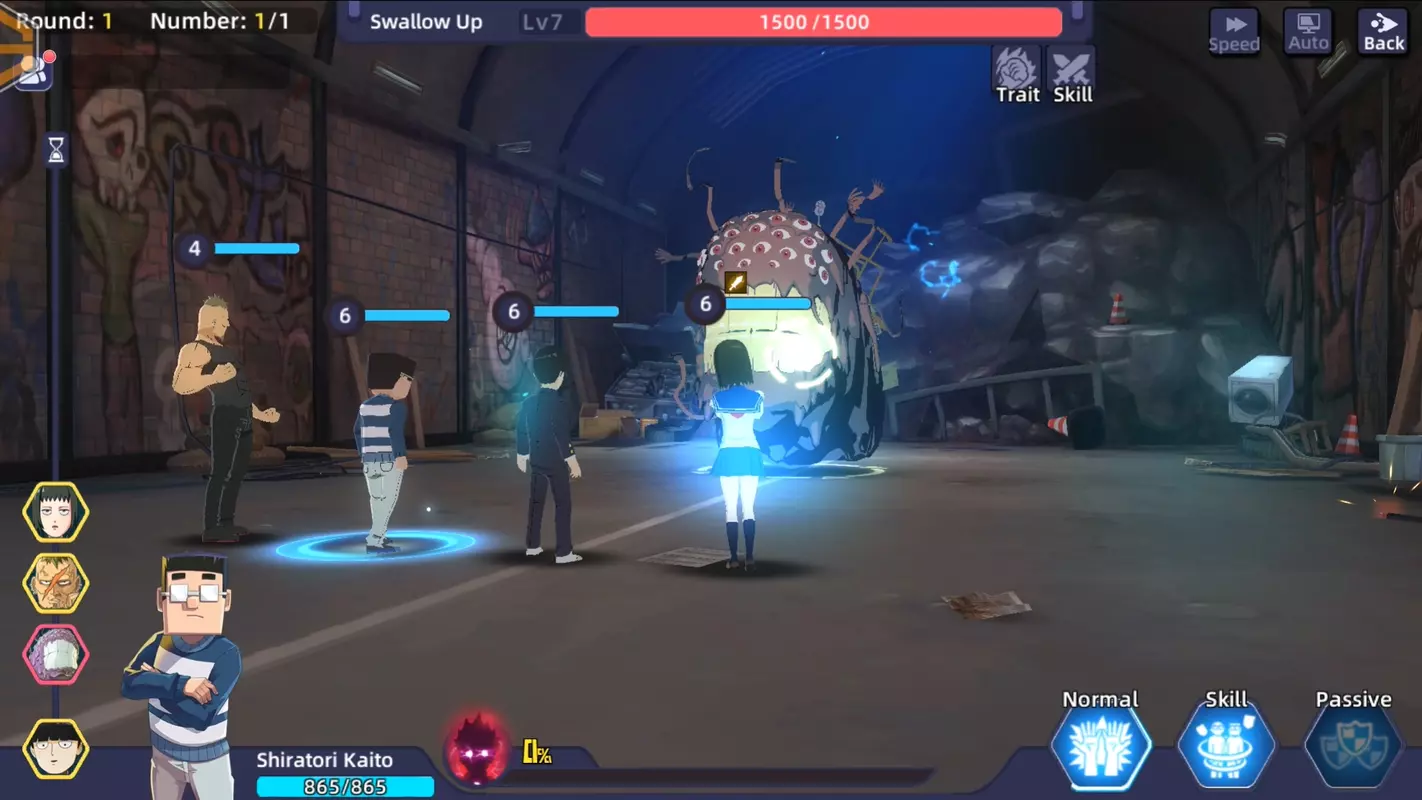Enable the Auto battle toggle
This screenshot has width=1422, height=800.
(1307, 30)
